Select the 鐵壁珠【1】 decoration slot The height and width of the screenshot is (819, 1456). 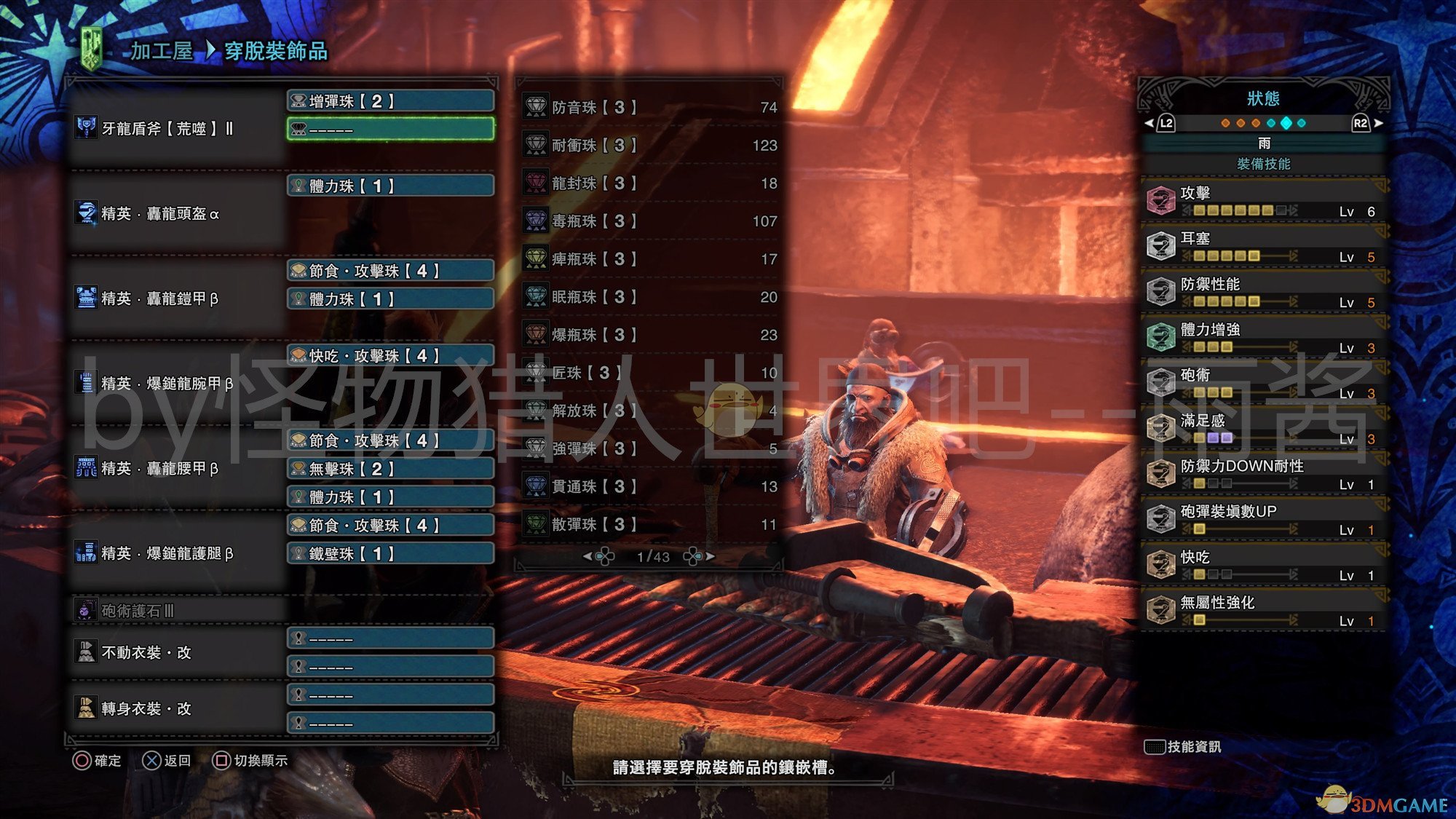391,553
